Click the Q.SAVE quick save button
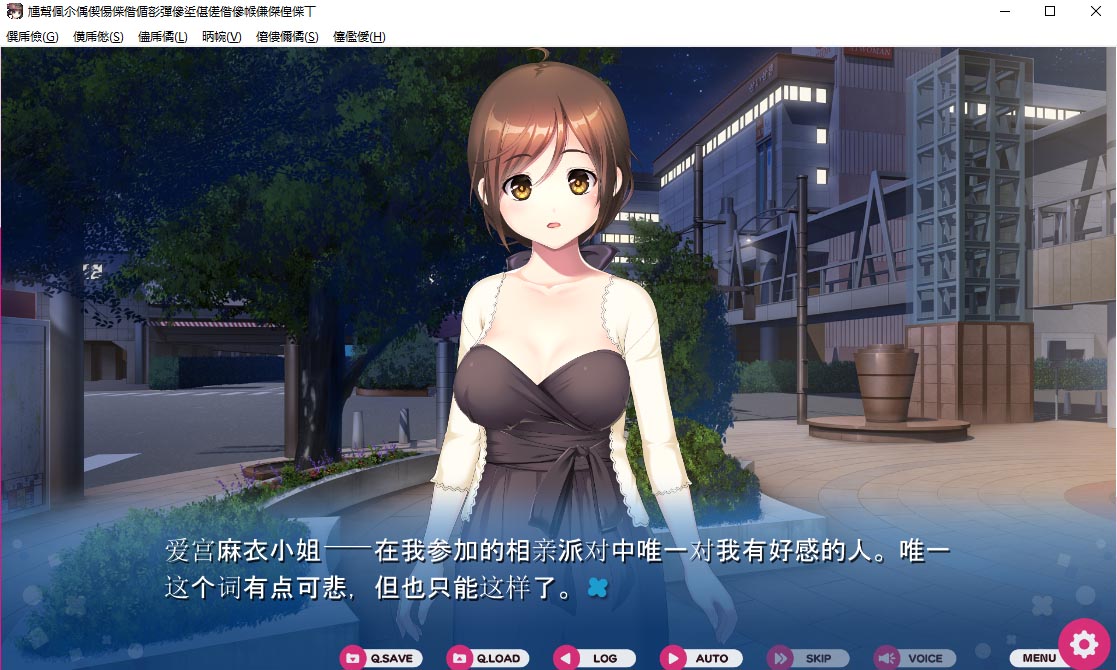1117x670 pixels. point(381,658)
